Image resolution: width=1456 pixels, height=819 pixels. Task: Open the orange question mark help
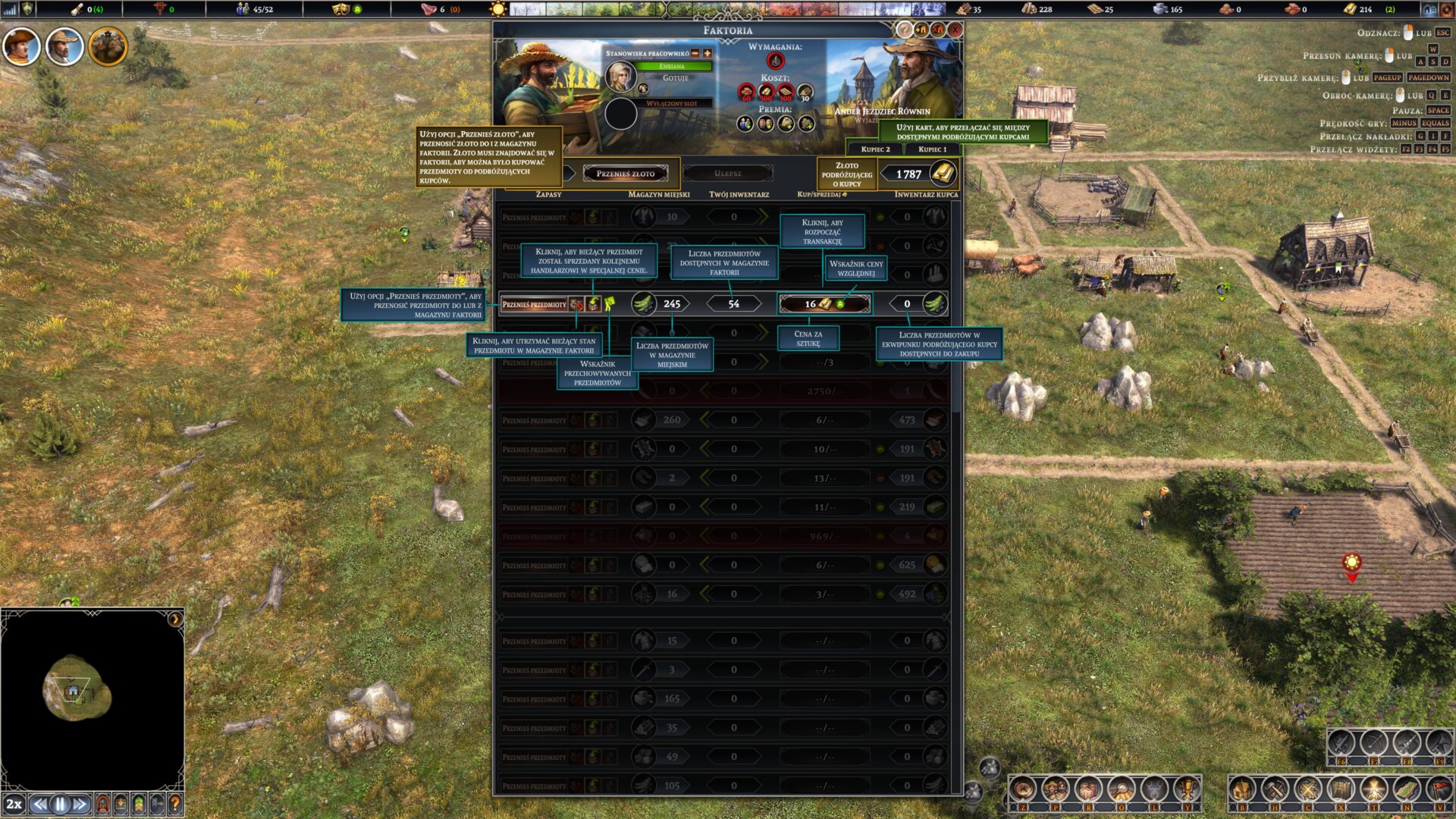point(175,804)
